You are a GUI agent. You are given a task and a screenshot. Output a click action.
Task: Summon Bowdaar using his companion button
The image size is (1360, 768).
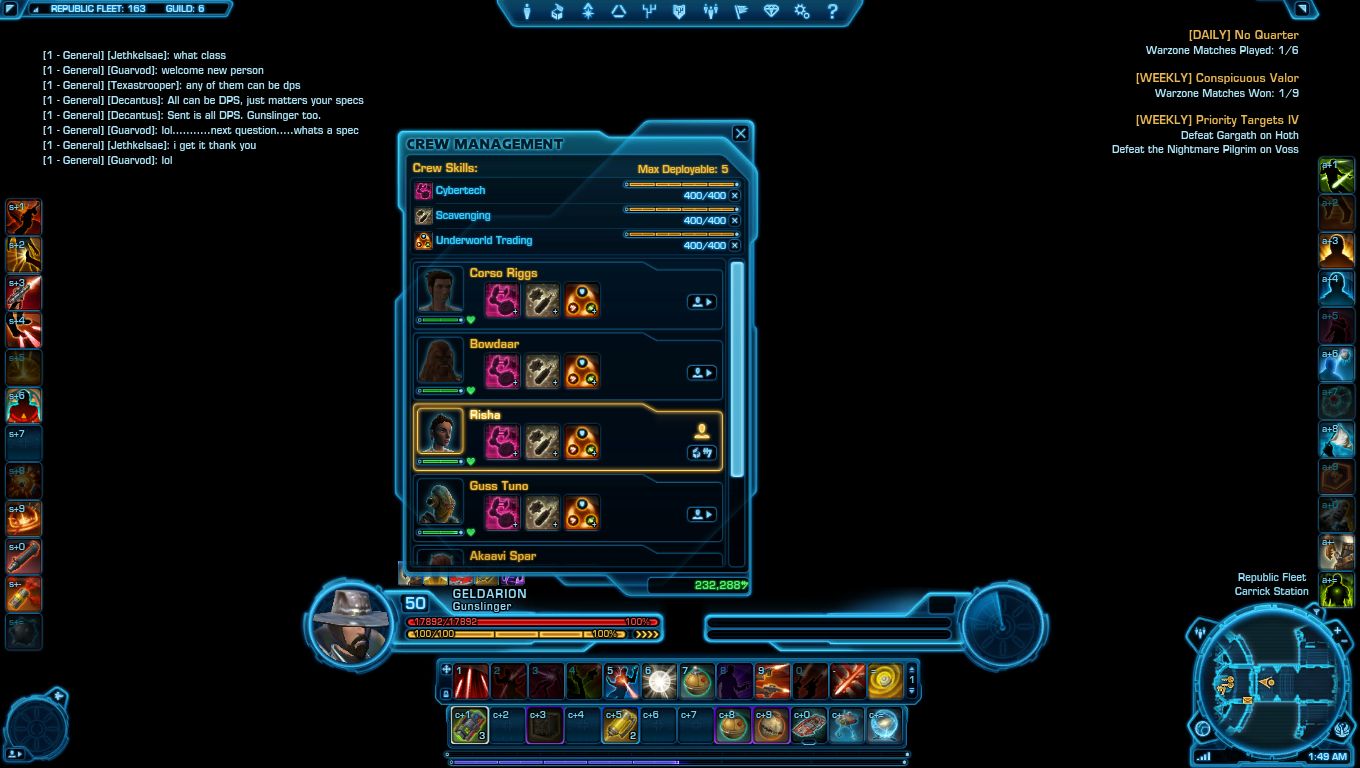tap(701, 373)
